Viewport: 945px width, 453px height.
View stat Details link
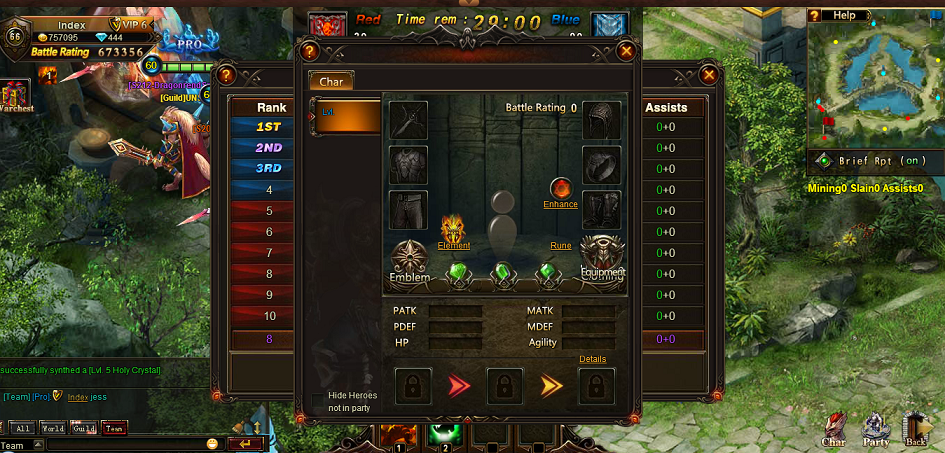(x=593, y=359)
